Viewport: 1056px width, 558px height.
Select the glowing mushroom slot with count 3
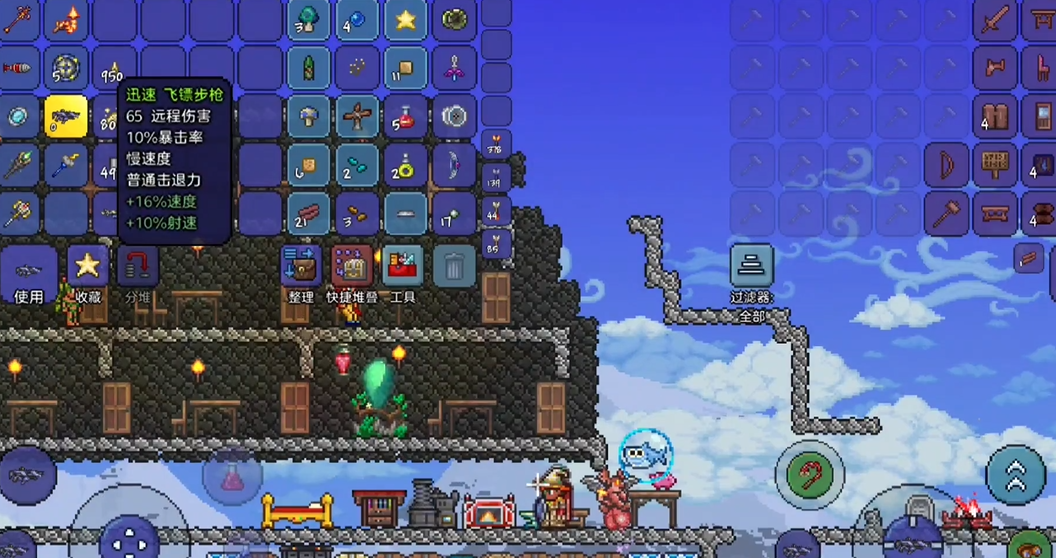[x=309, y=20]
